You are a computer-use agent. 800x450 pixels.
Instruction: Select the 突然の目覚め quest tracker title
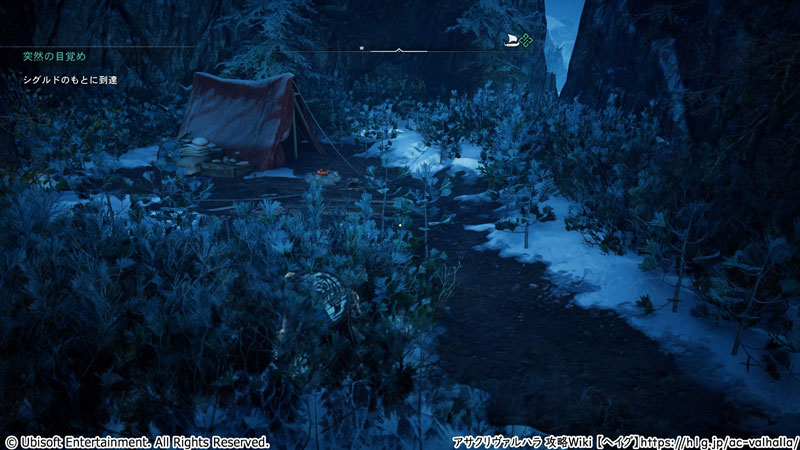54,57
